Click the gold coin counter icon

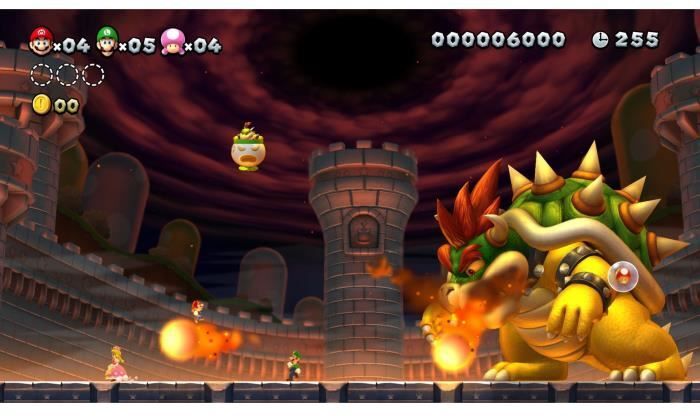pyautogui.click(x=41, y=104)
